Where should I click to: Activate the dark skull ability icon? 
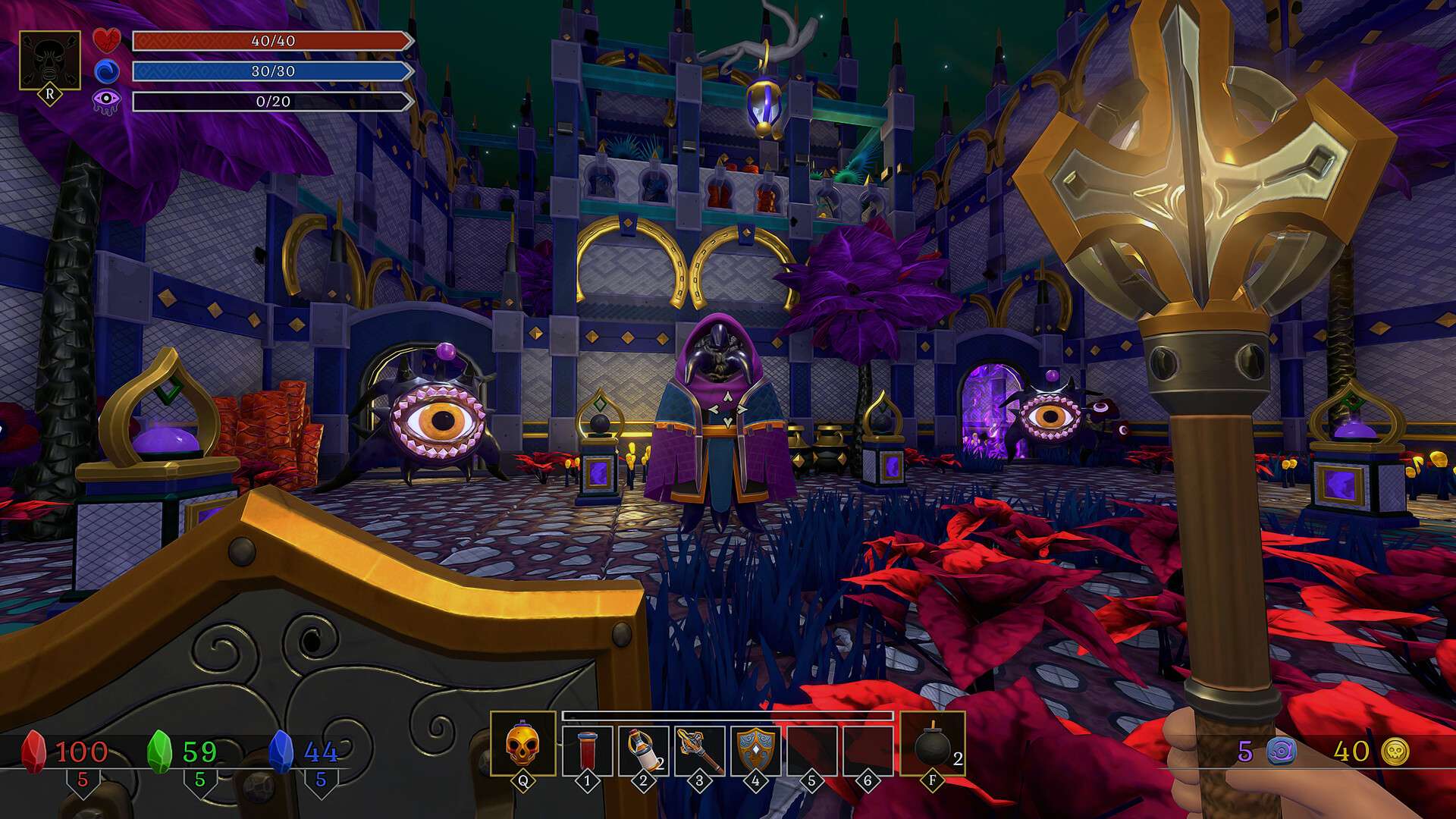pyautogui.click(x=50, y=61)
